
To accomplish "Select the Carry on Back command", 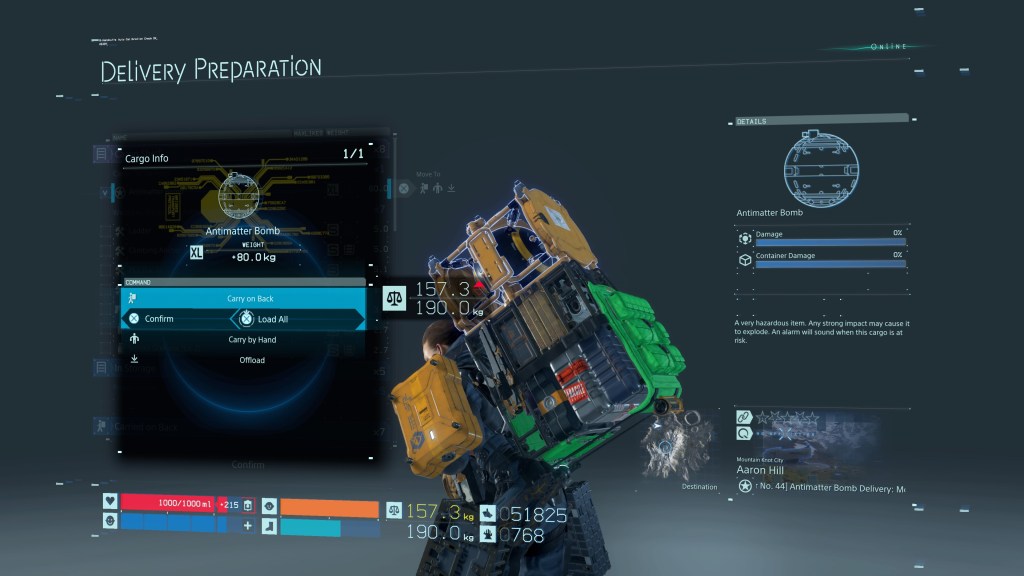I will point(250,299).
